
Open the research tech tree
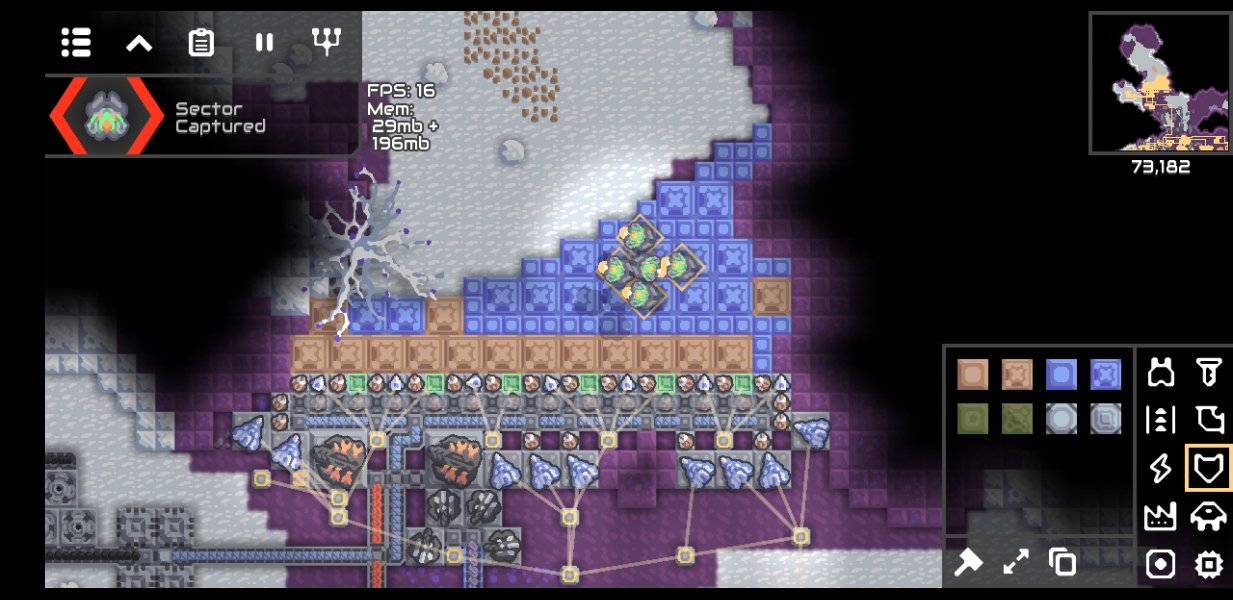[327, 41]
